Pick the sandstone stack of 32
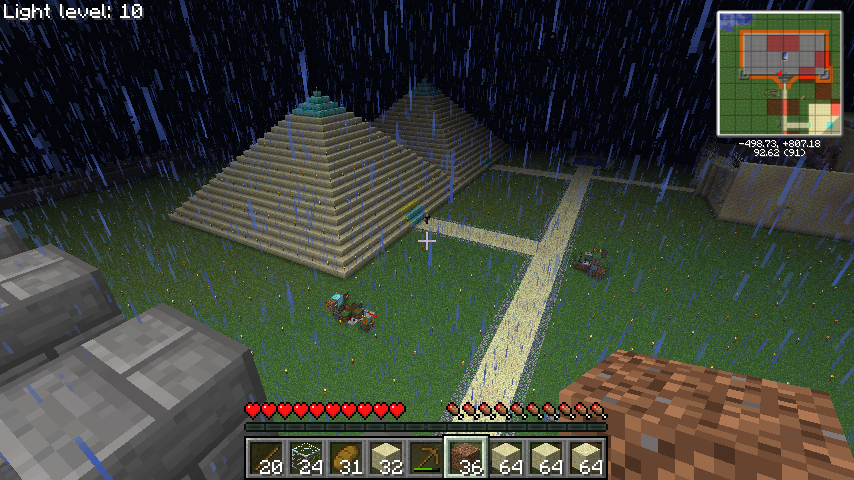The image size is (854, 480). [x=386, y=457]
